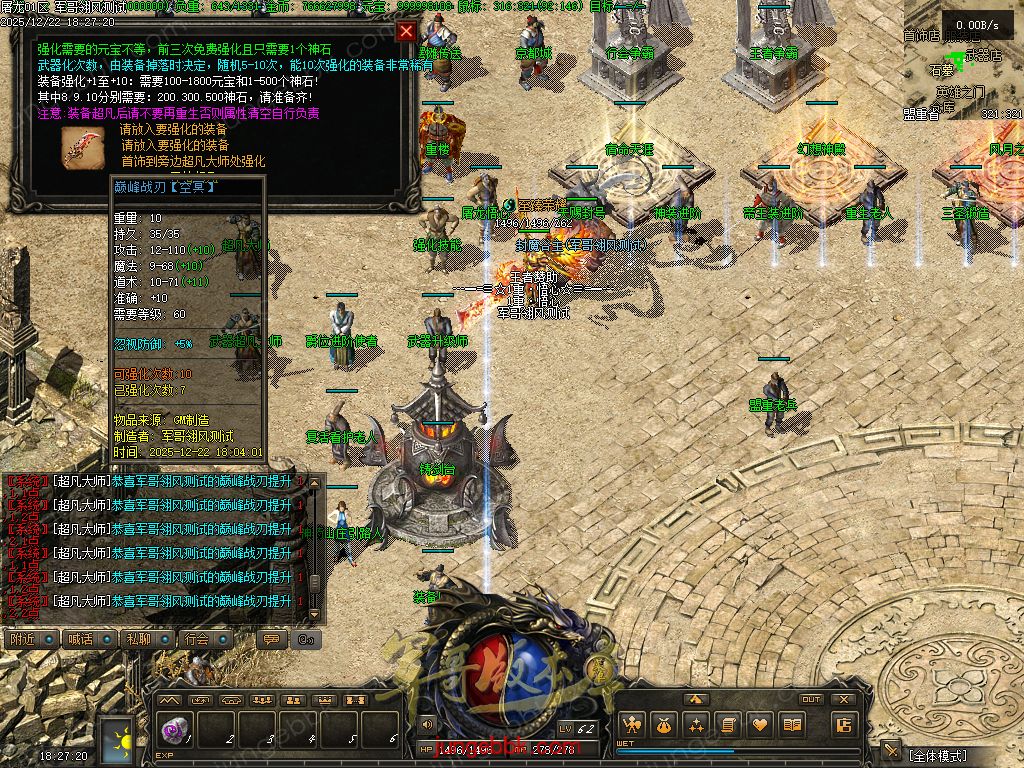Screen dimensions: 1024x768
Task: Open the skills panel with sparkle icon
Action: 696,725
